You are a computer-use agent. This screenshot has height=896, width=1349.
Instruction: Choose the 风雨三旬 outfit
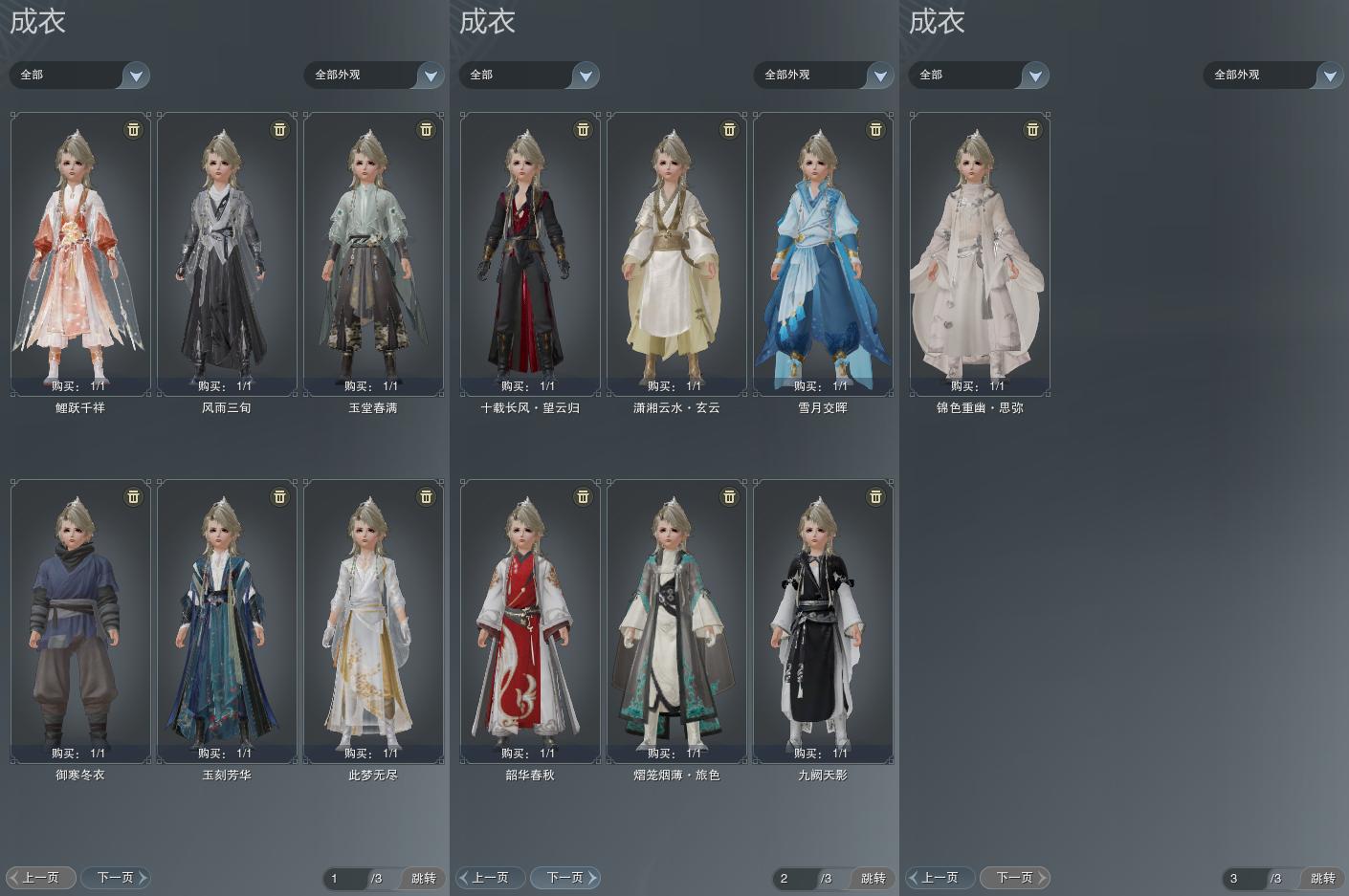(x=227, y=253)
